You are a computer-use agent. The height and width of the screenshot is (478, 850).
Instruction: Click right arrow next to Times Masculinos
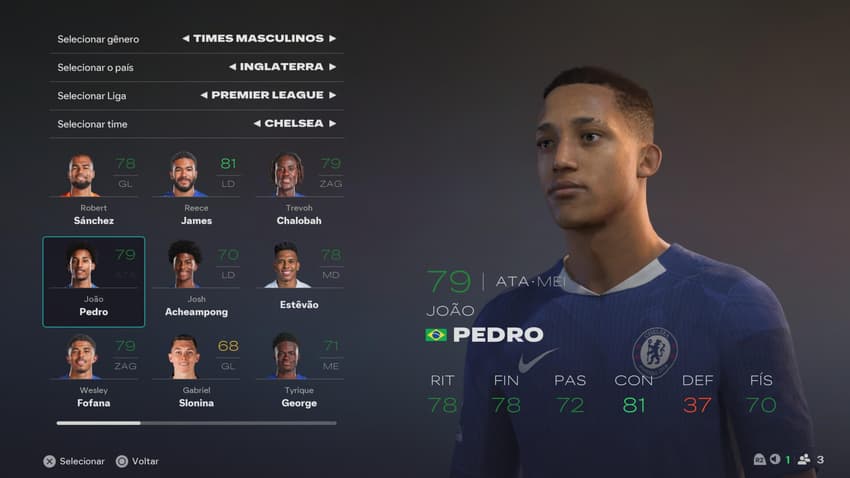[x=333, y=39]
